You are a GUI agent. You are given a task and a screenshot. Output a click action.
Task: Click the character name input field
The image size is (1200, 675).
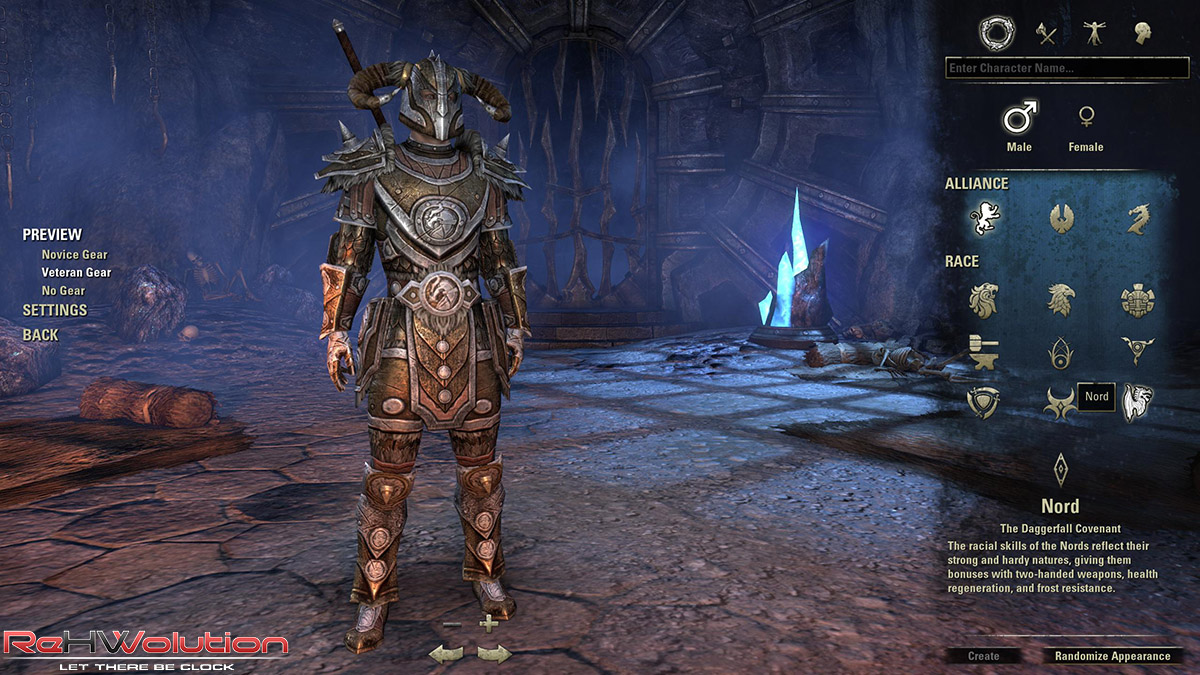point(1066,68)
